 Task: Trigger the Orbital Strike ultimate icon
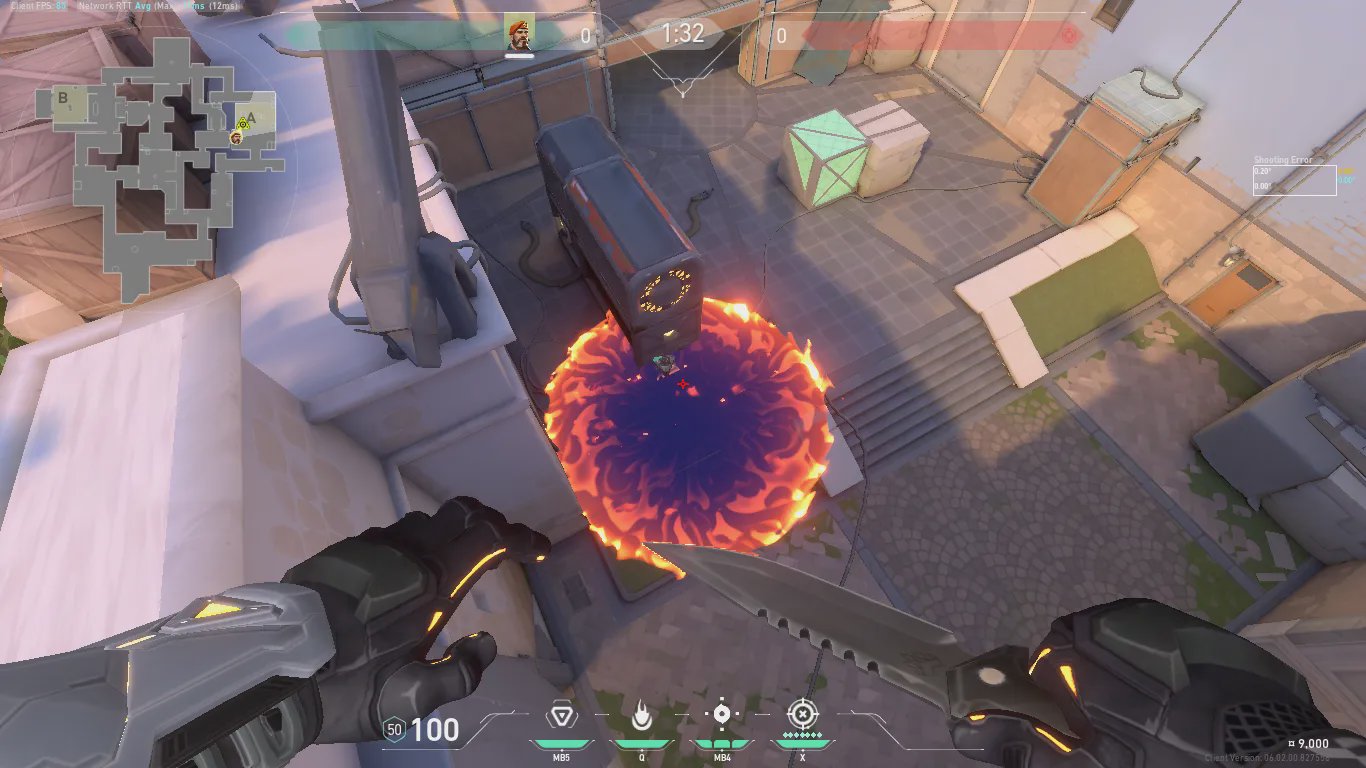point(801,715)
